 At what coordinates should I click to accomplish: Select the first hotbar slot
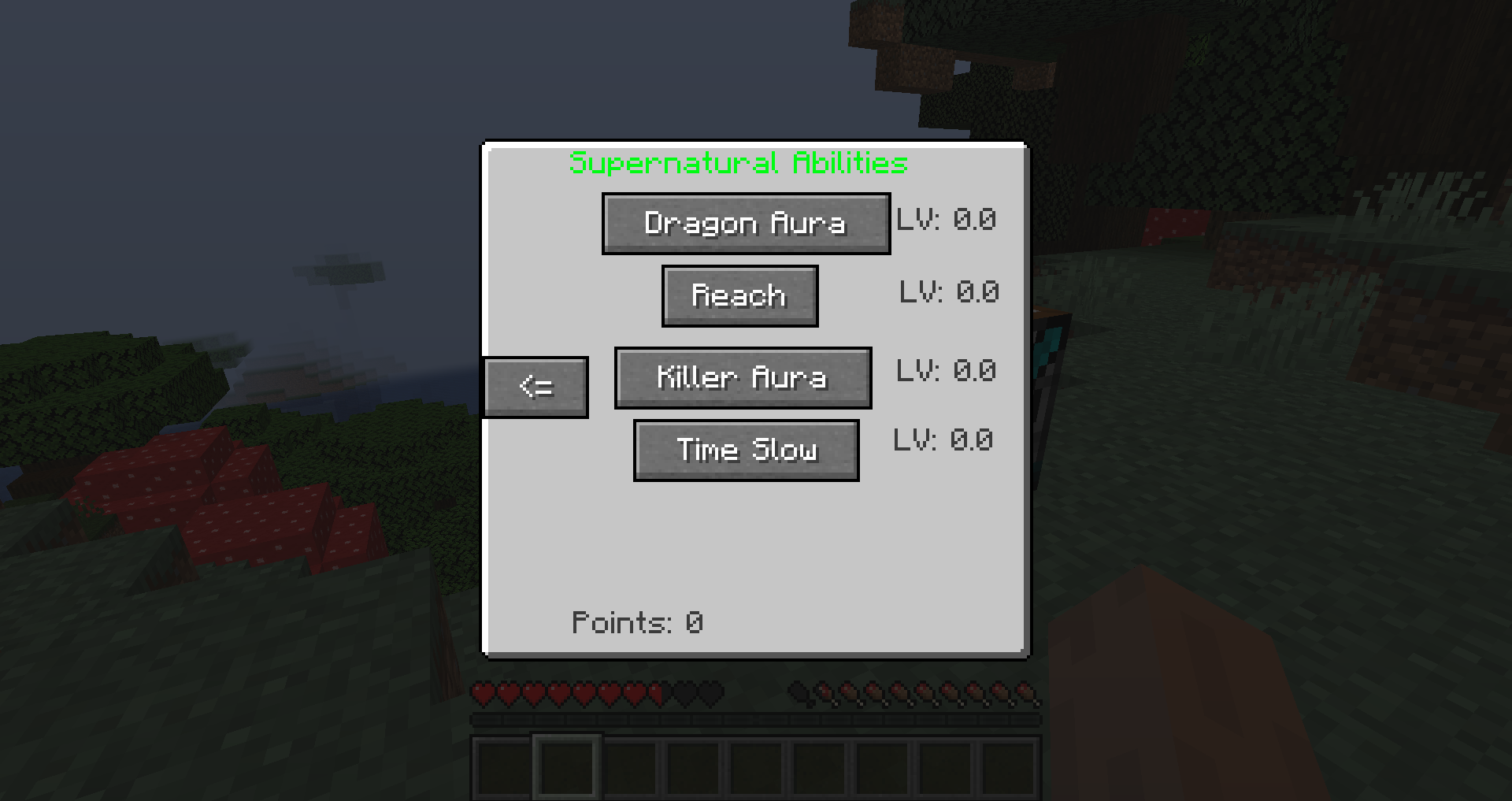pos(498,768)
